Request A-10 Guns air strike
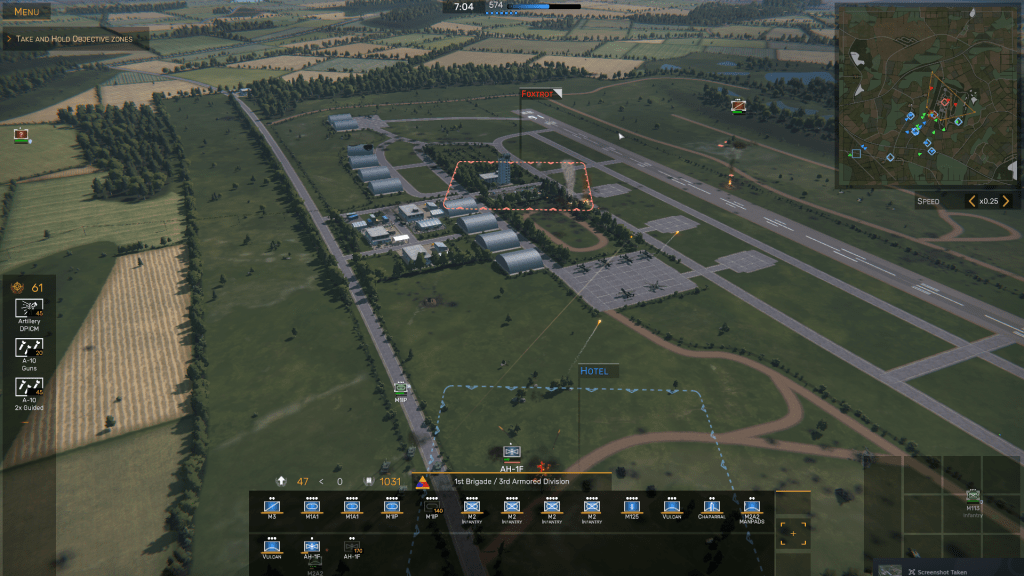Image resolution: width=1024 pixels, height=576 pixels. tap(29, 351)
